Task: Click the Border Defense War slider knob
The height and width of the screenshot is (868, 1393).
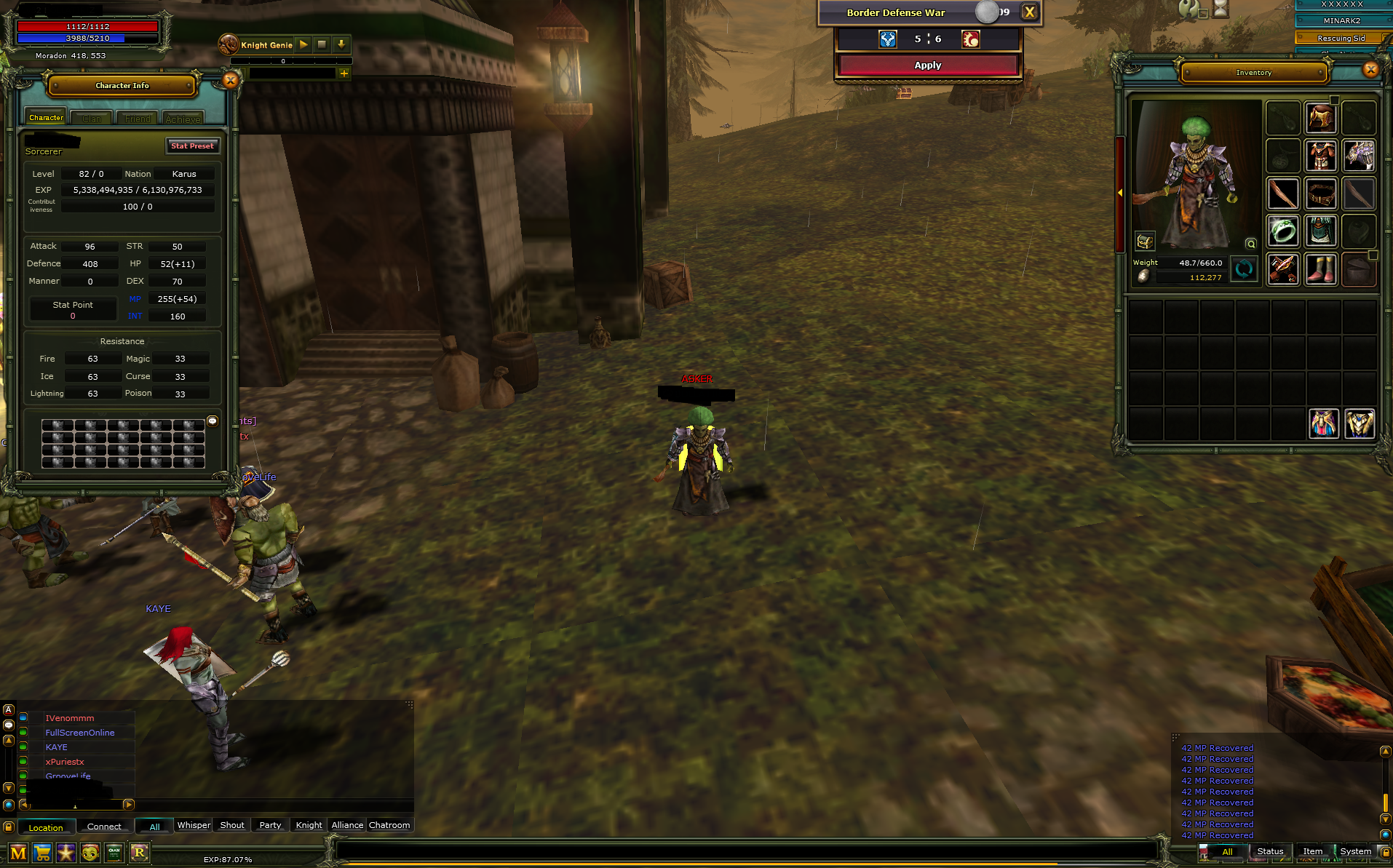Action: (x=985, y=12)
